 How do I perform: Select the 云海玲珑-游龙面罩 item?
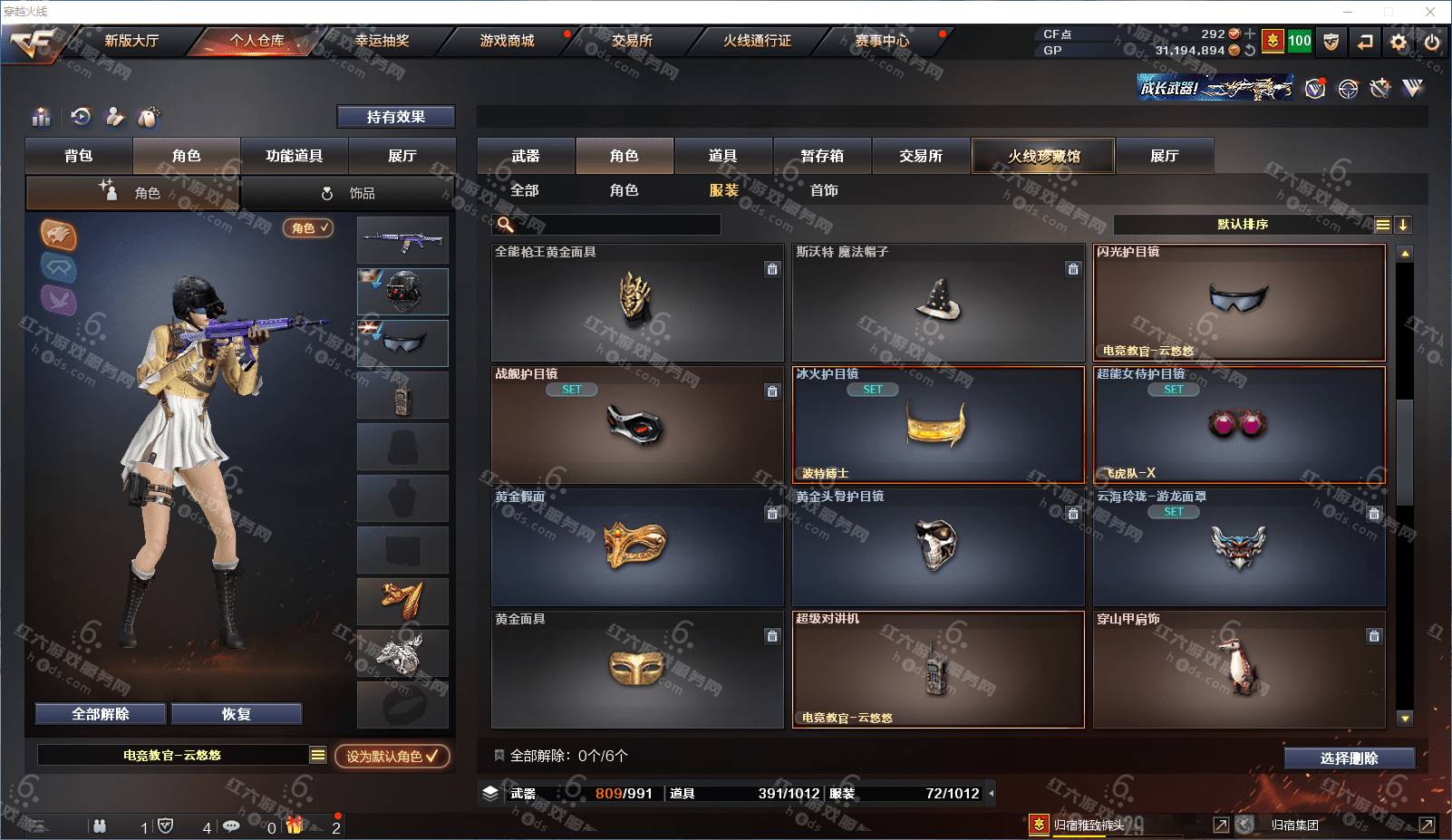point(1238,547)
